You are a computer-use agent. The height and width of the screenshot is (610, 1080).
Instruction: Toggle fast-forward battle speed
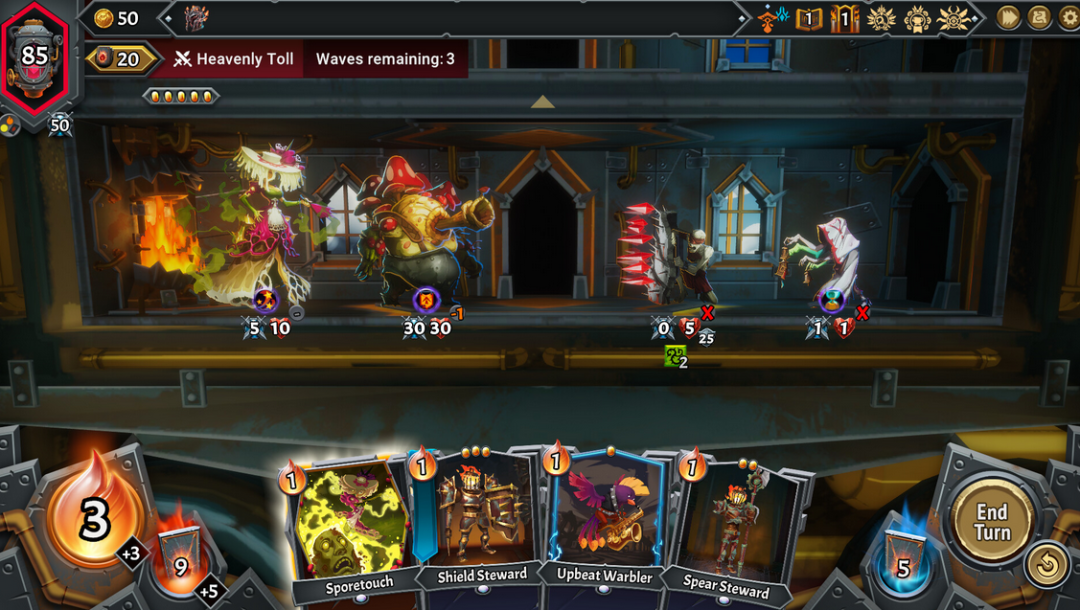click(1008, 17)
